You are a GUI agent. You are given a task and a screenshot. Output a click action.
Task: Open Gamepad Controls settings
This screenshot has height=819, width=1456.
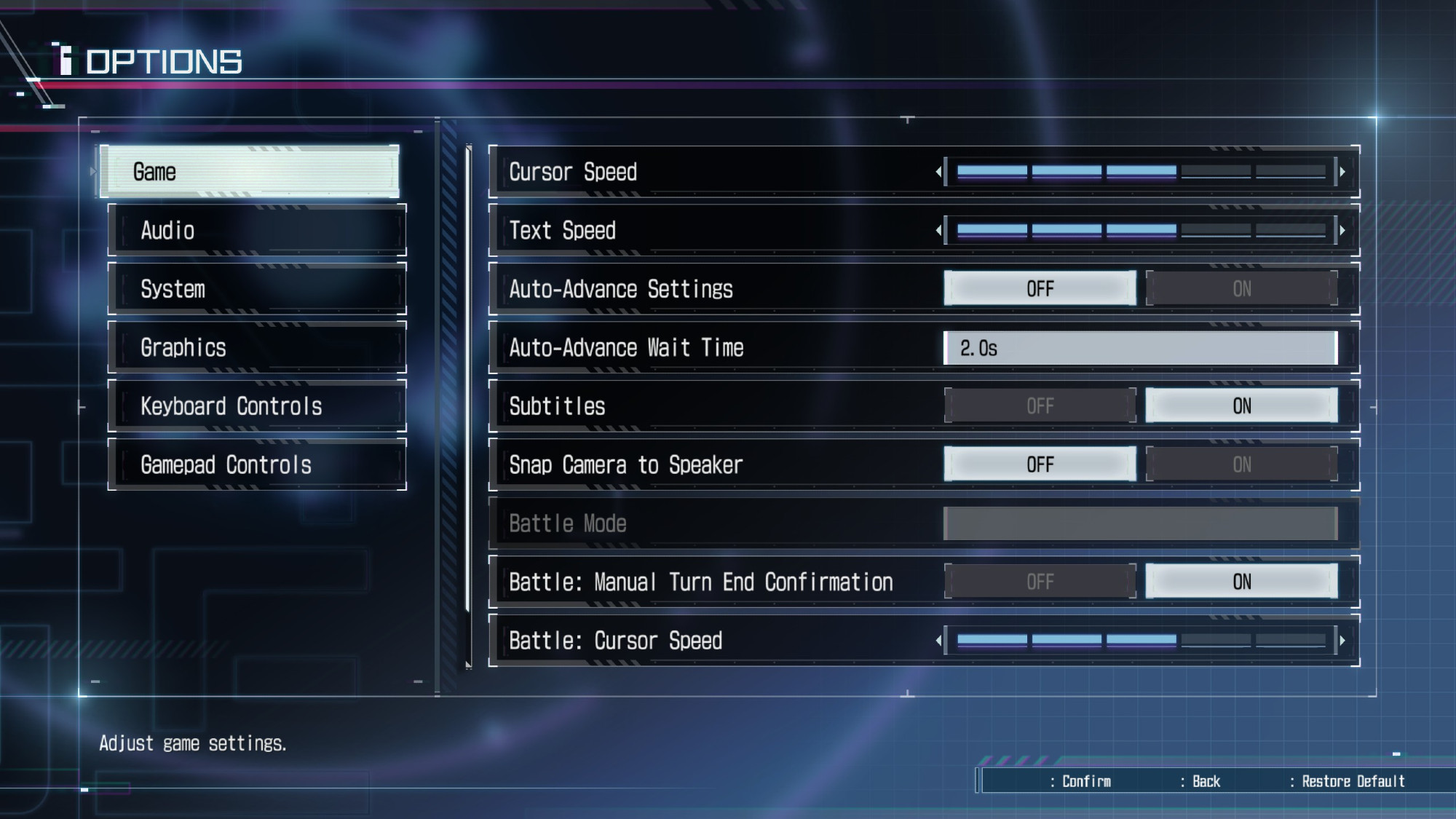pyautogui.click(x=257, y=464)
